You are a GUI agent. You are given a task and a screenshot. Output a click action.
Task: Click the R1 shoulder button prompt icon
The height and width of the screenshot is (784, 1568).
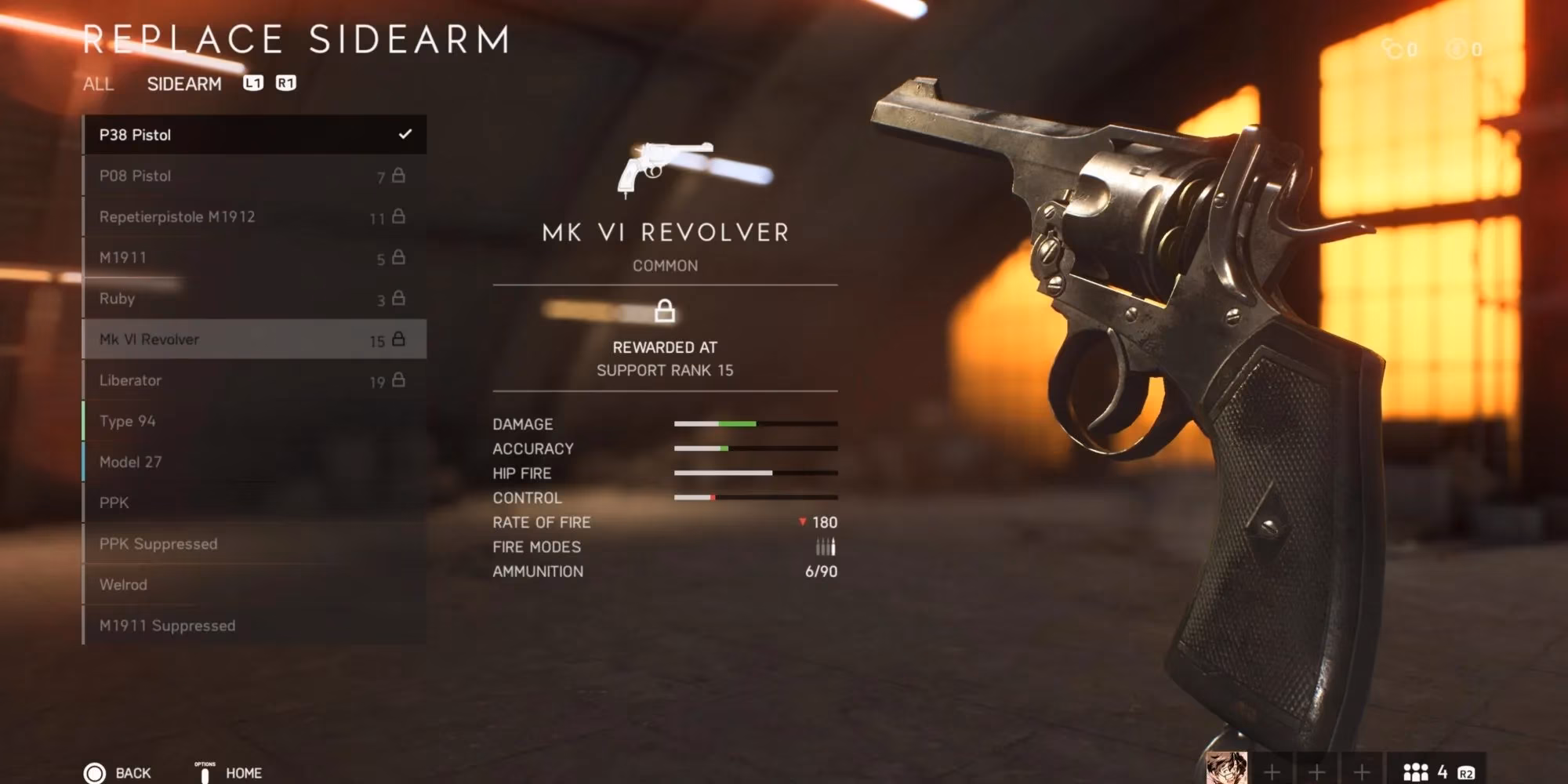[285, 83]
